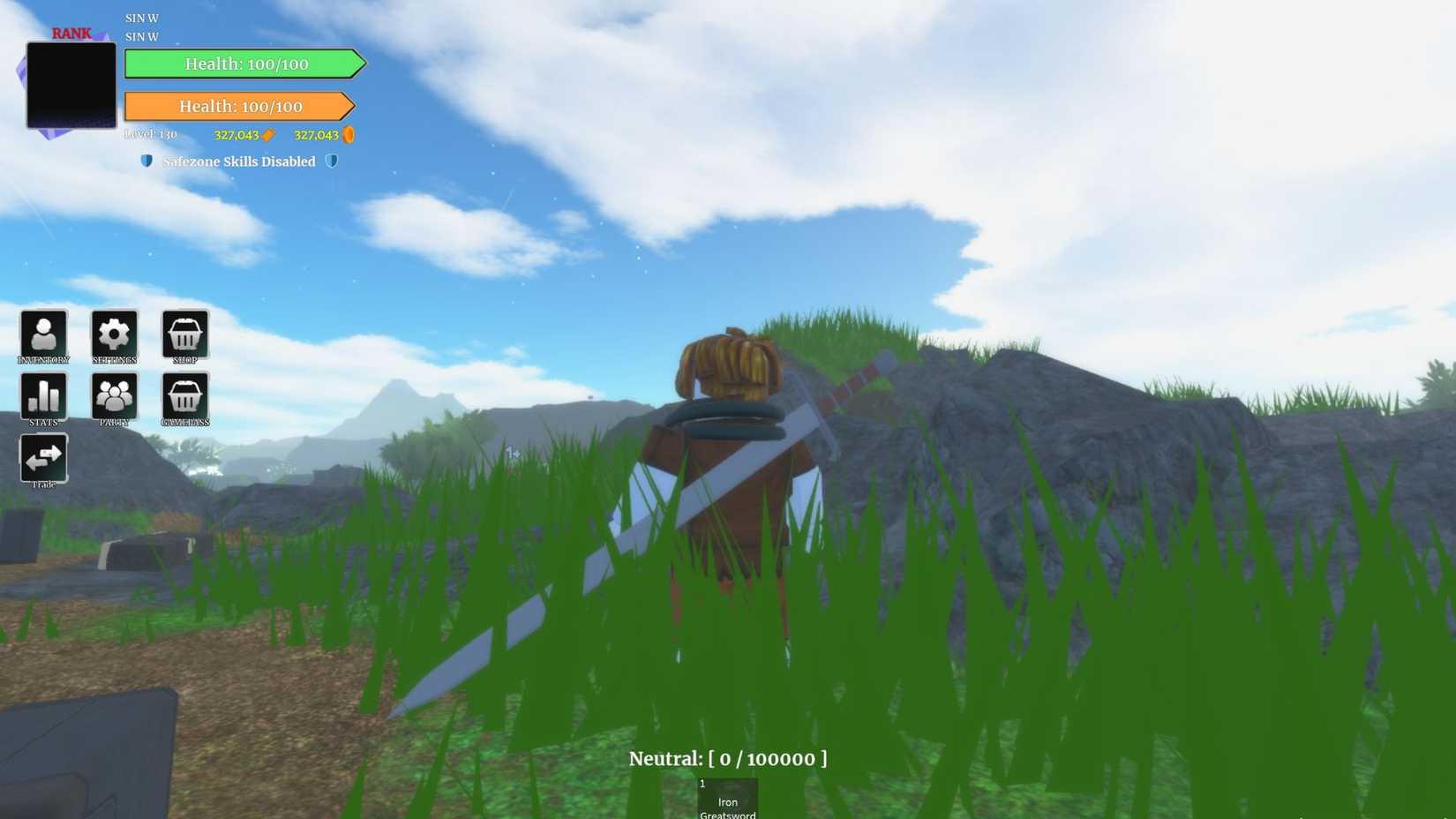This screenshot has height=819, width=1456.
Task: Click the green Health: 100/100 bar
Action: [245, 64]
